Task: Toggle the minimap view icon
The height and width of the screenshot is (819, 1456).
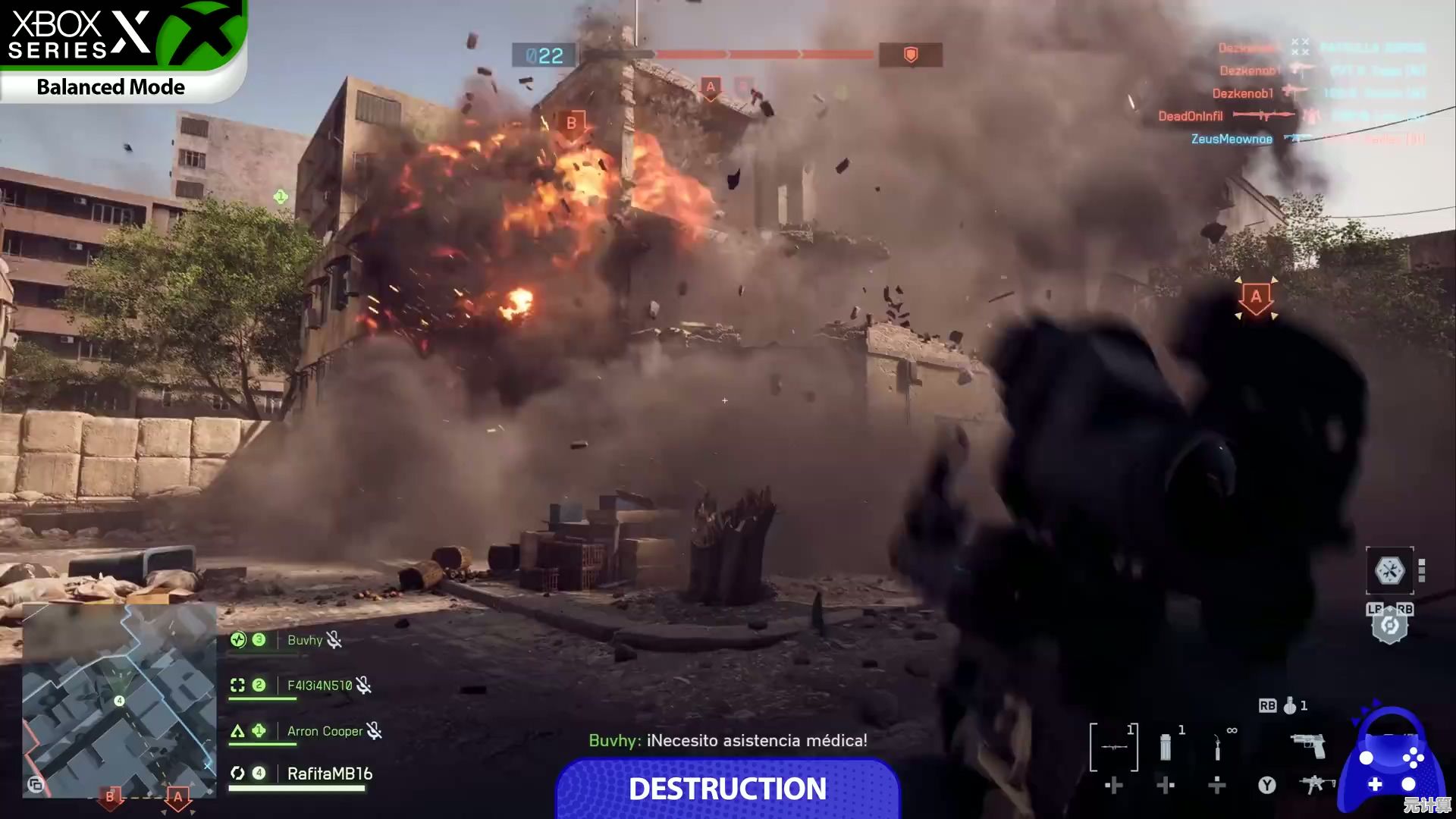Action: [x=36, y=784]
